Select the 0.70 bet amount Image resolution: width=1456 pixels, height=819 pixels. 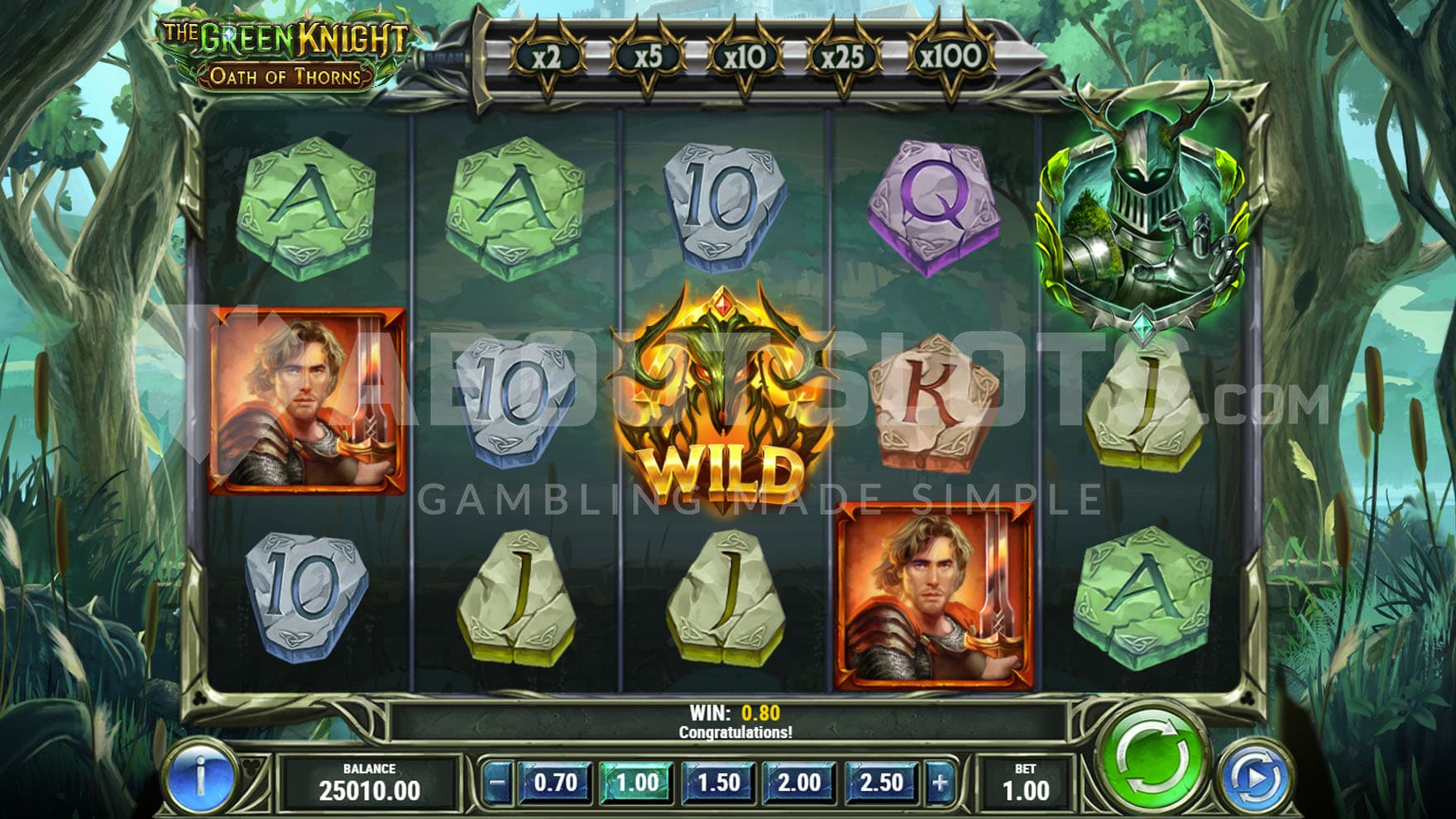556,782
